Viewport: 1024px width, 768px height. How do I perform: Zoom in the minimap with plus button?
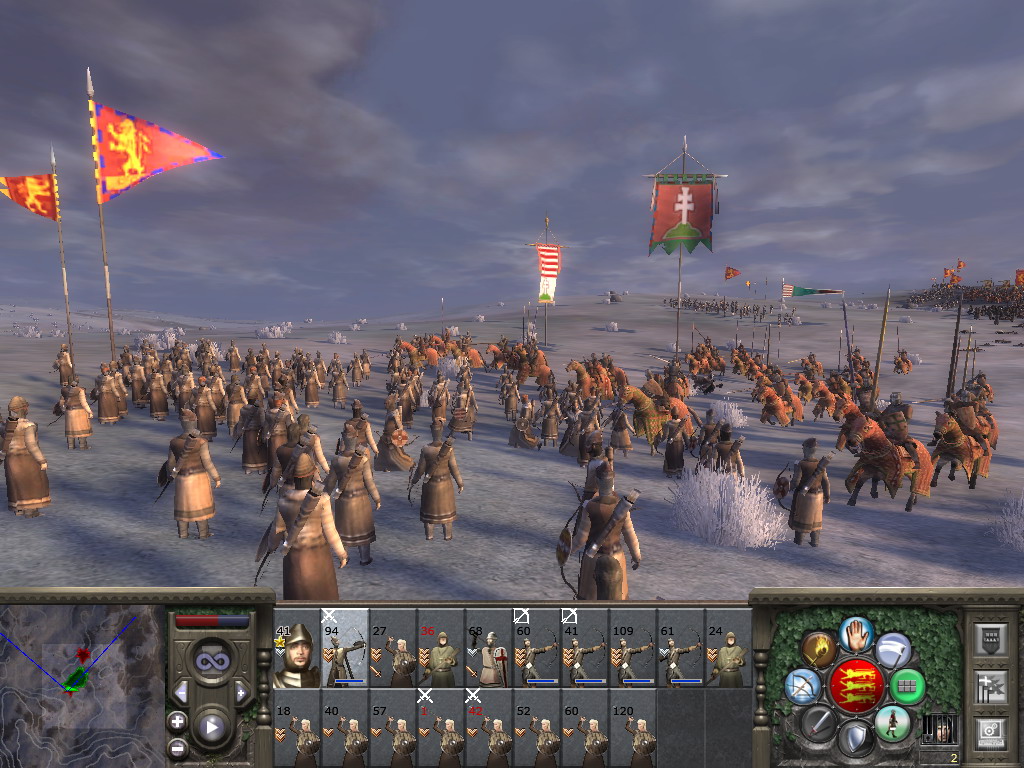(178, 721)
